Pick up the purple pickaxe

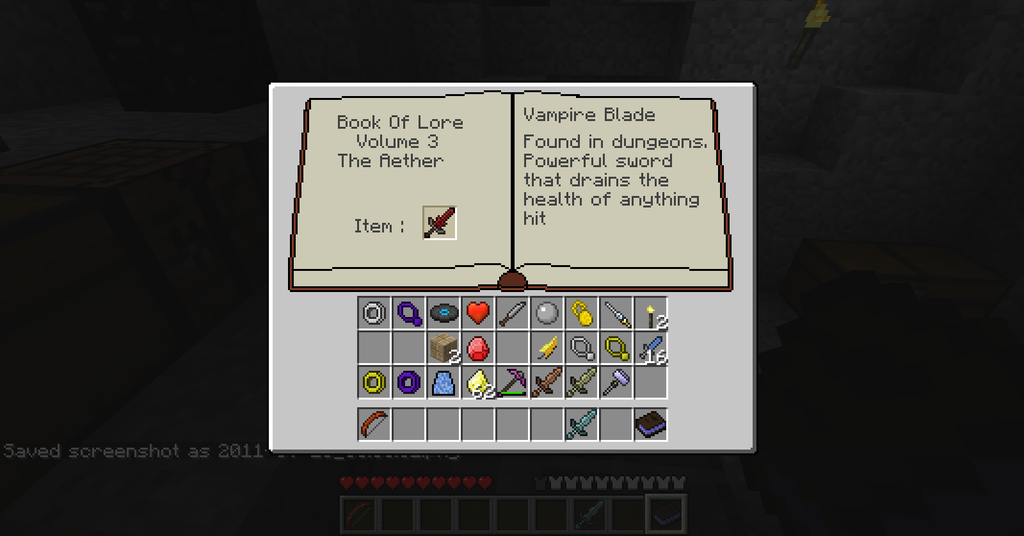click(512, 382)
